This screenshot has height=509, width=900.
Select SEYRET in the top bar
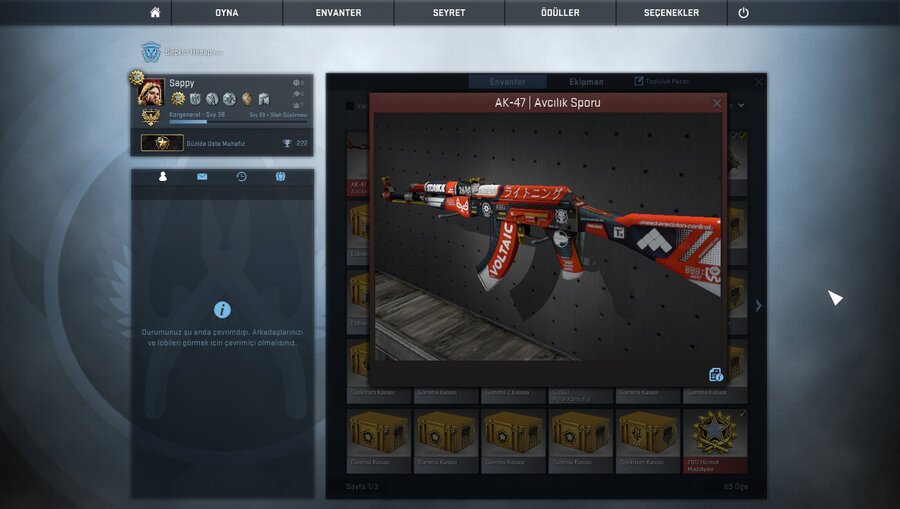(x=449, y=13)
